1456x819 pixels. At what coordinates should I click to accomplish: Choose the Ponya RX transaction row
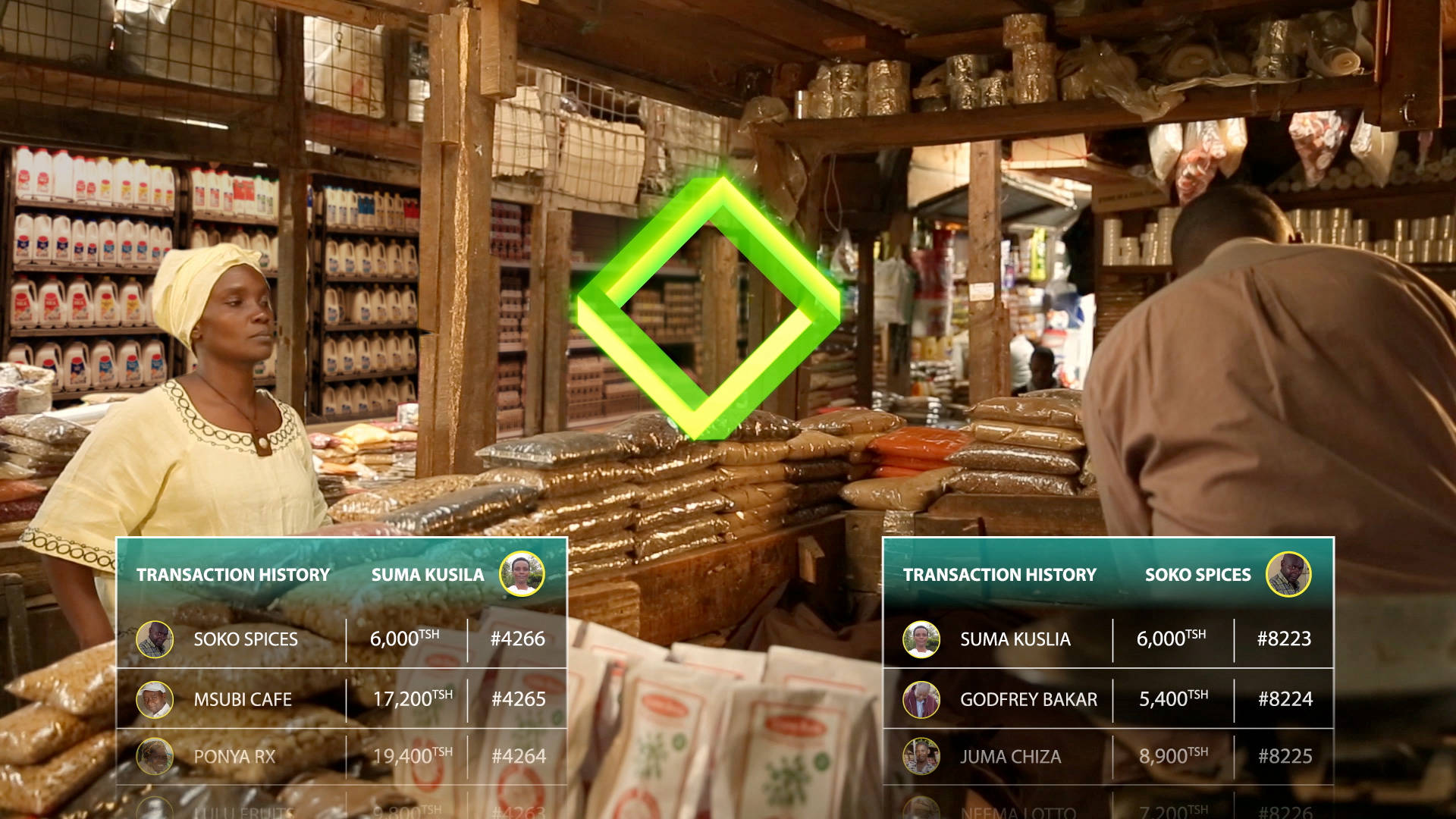341,756
